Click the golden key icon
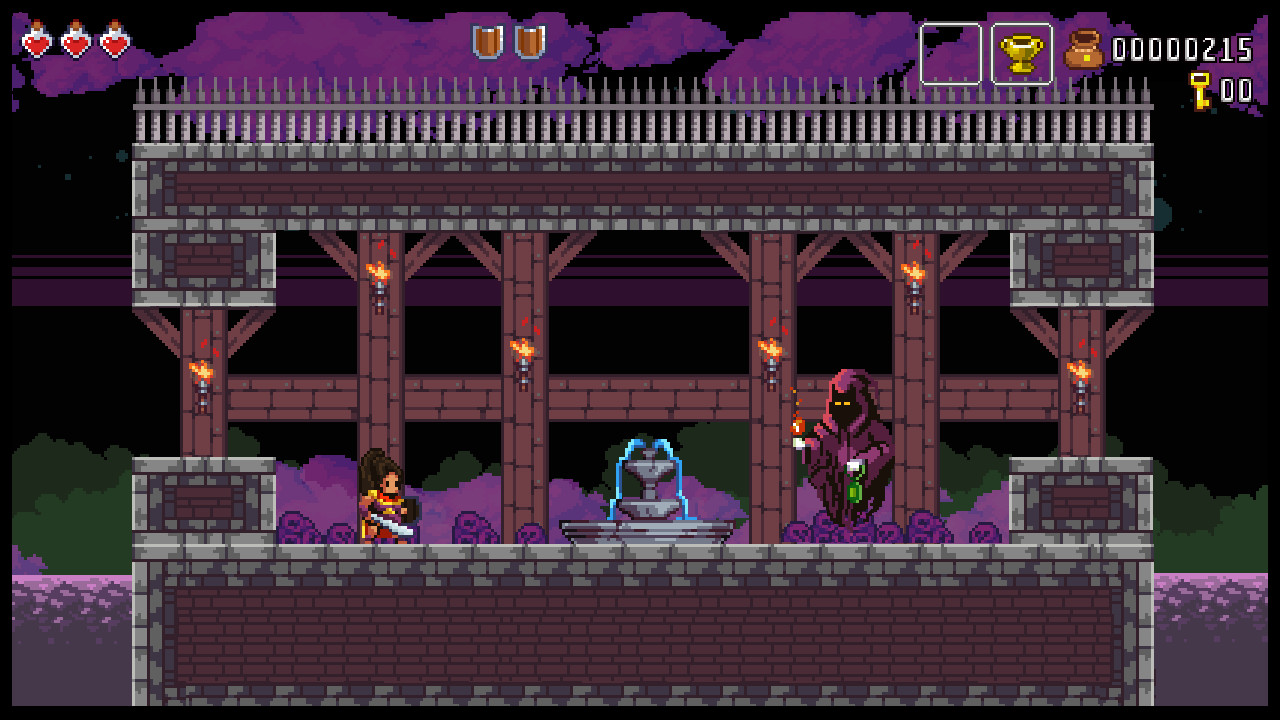Screen dimensions: 1280x720 pos(1199,88)
